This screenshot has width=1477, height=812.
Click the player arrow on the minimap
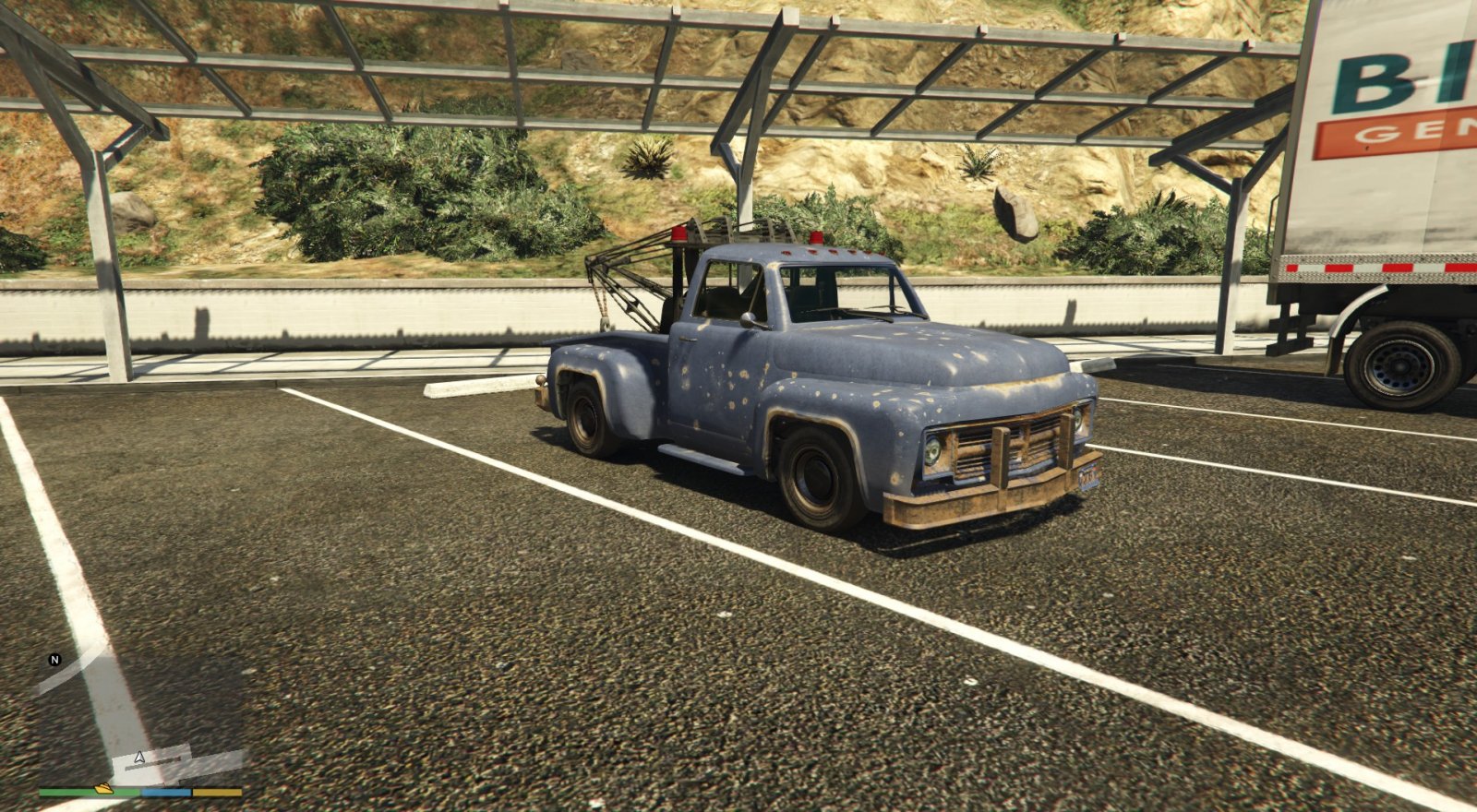[139, 758]
